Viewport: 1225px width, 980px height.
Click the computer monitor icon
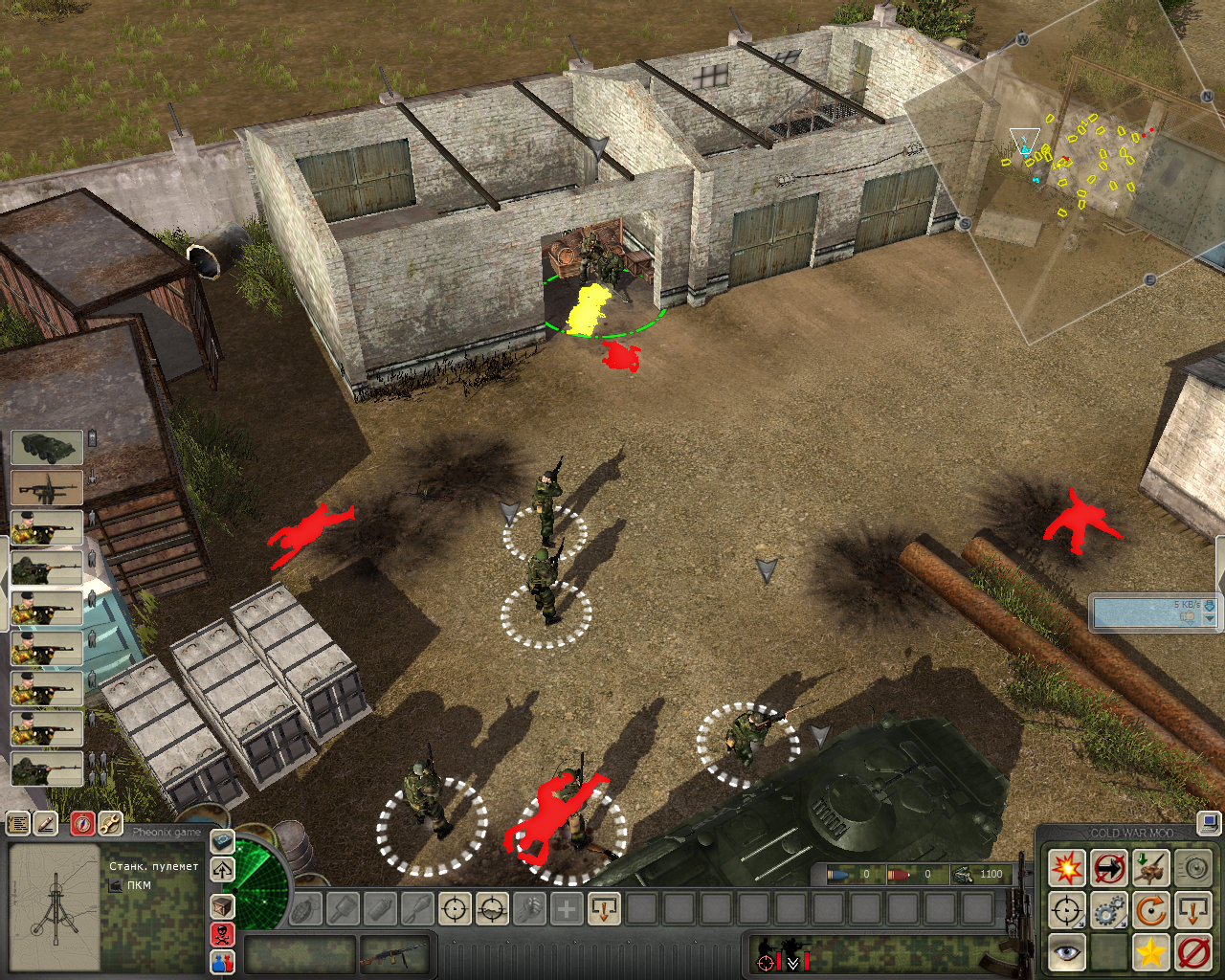click(1209, 822)
